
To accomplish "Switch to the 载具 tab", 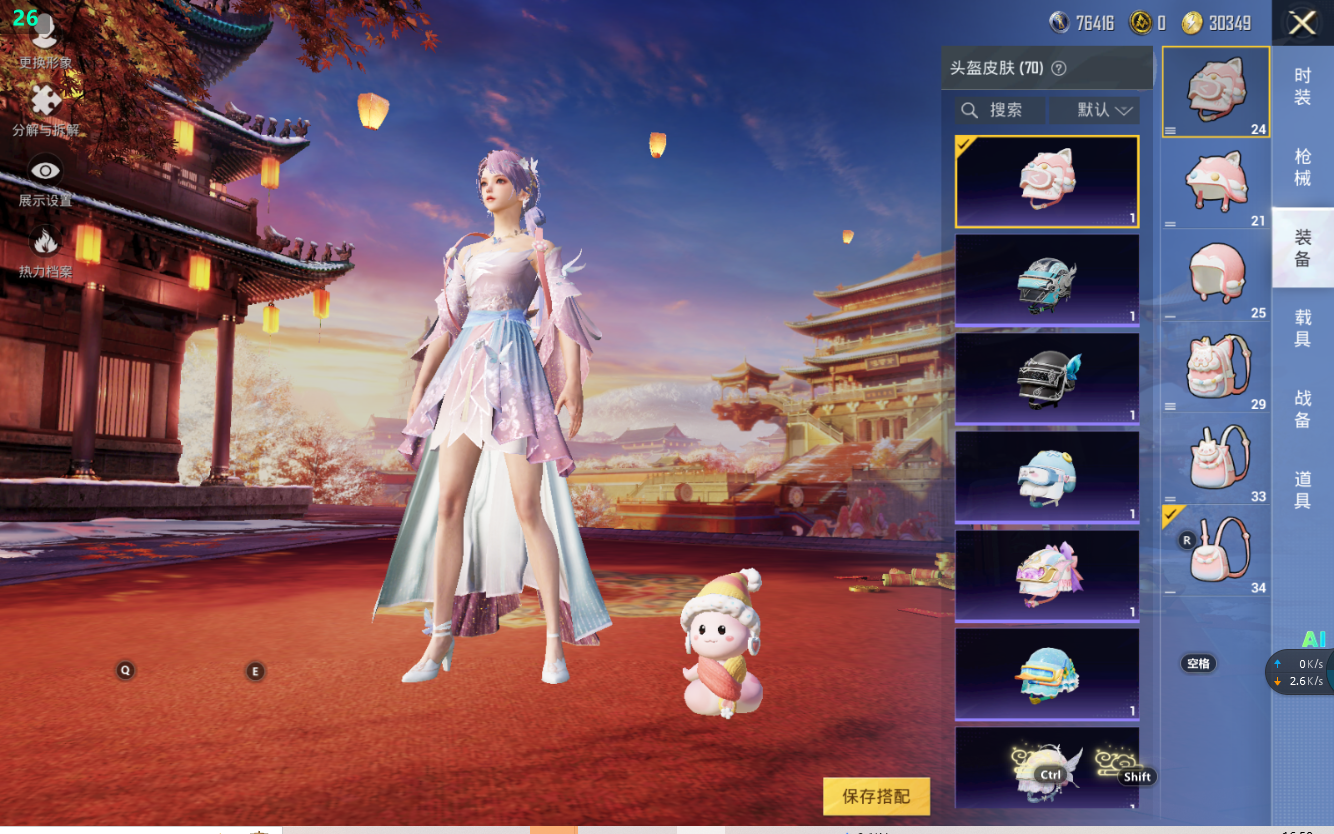I will 1302,329.
